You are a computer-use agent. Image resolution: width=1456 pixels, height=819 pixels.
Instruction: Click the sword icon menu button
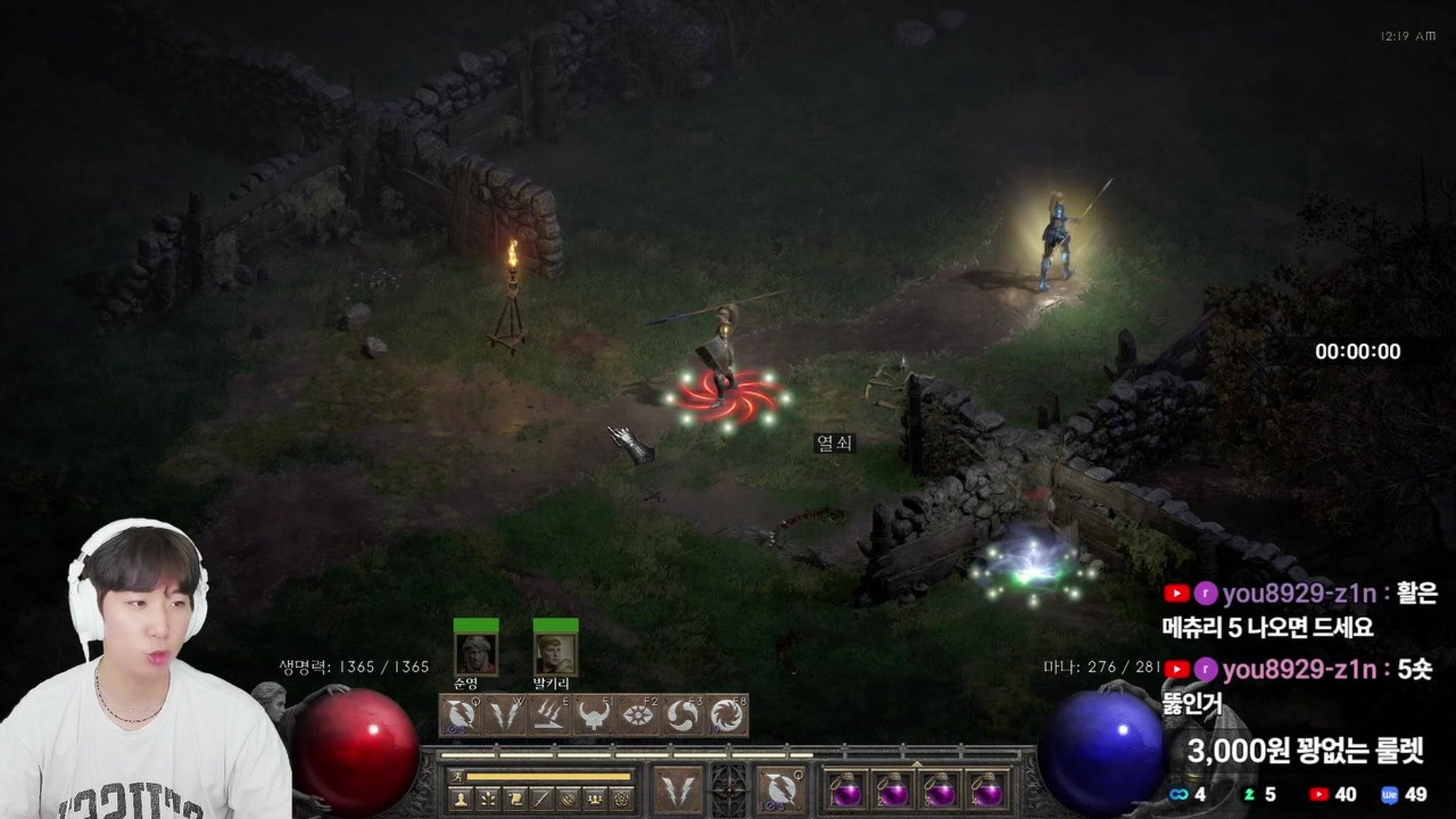(x=541, y=798)
